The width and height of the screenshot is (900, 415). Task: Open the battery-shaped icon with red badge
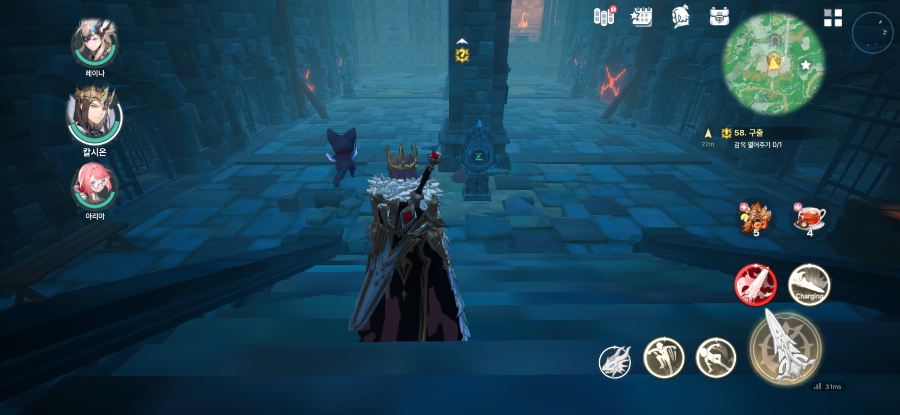pos(604,17)
